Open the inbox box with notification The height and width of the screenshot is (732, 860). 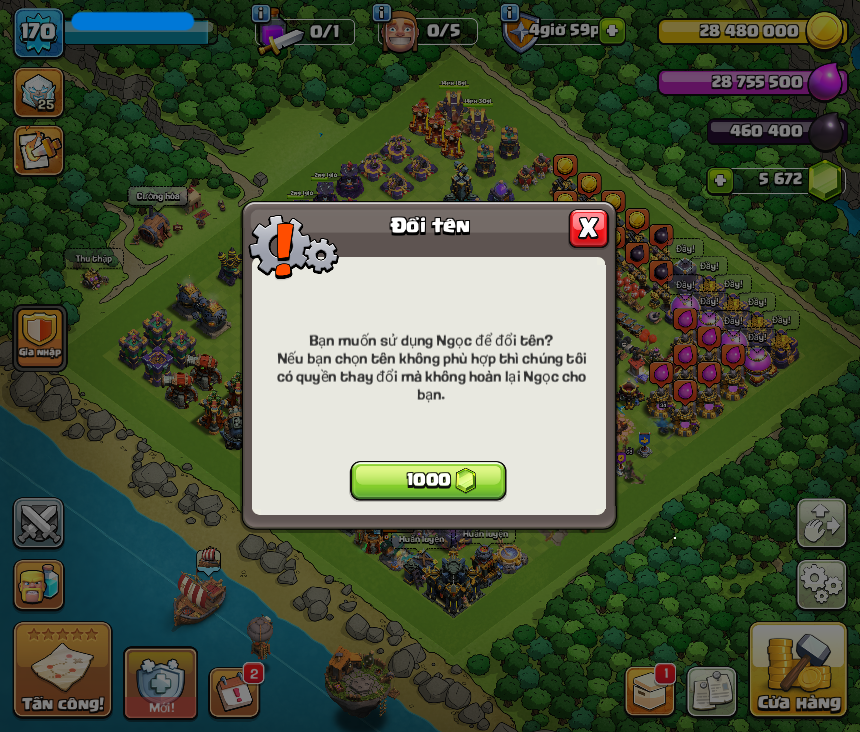tap(650, 691)
